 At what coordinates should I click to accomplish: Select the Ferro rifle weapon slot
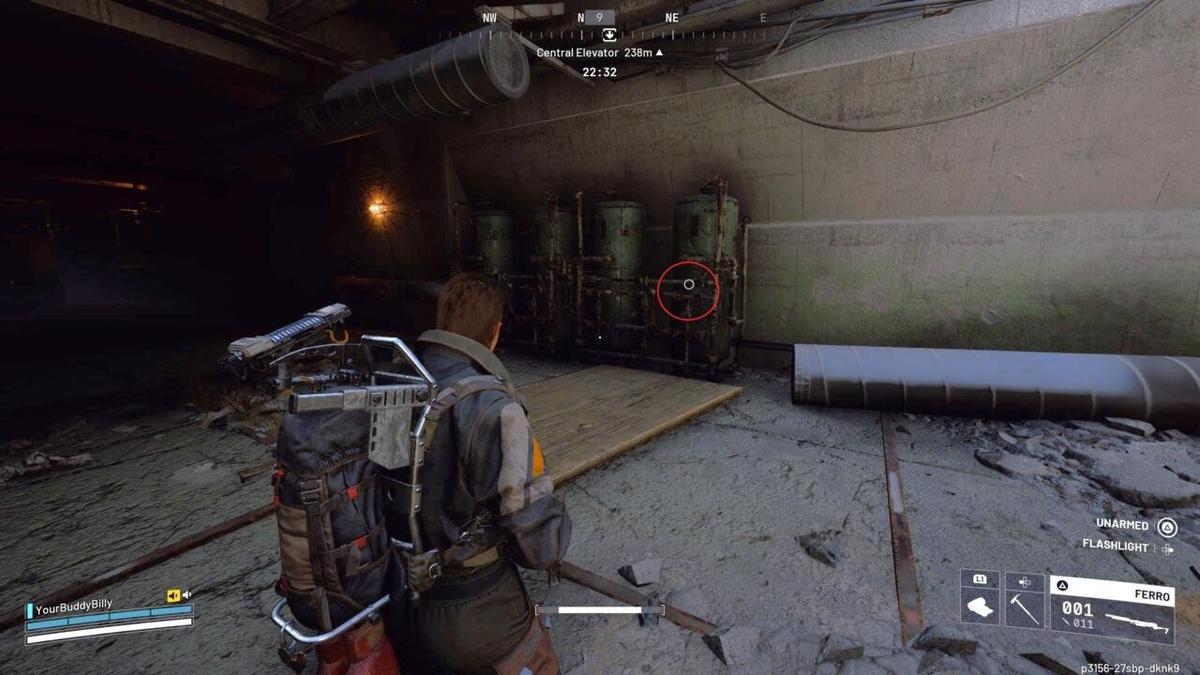[x=1110, y=609]
